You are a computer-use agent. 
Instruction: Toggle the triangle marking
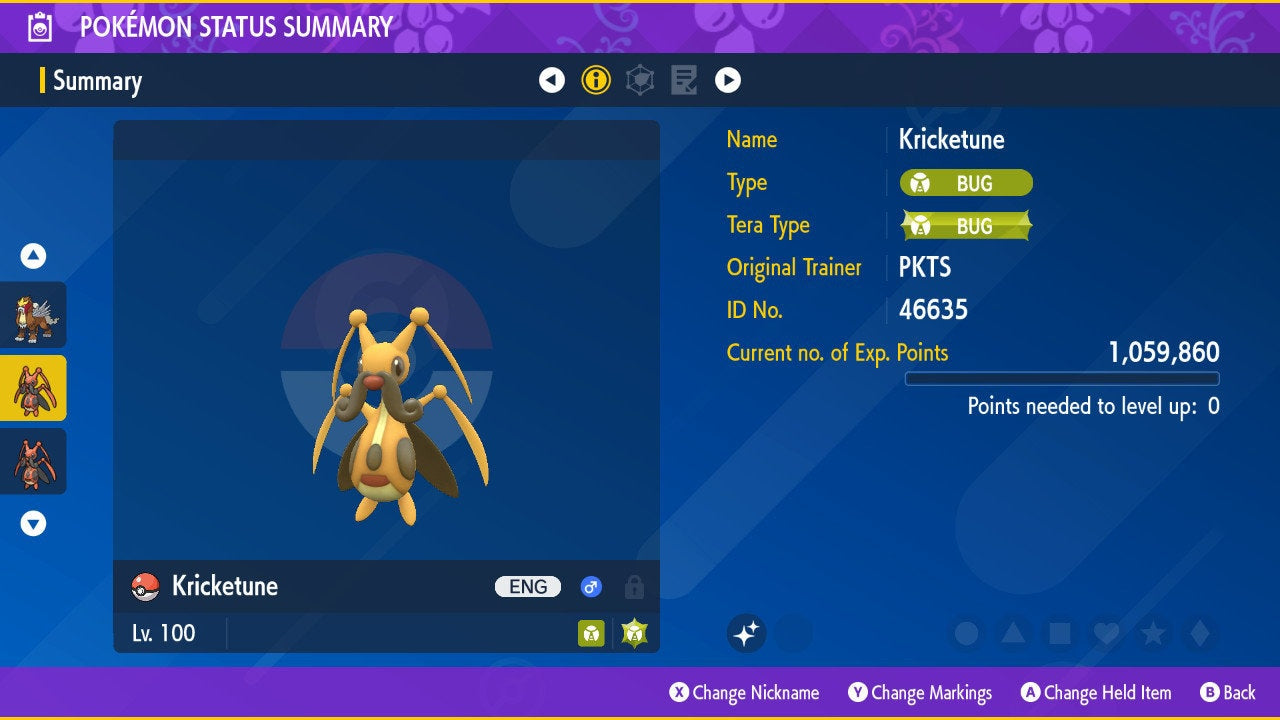[x=1013, y=633]
